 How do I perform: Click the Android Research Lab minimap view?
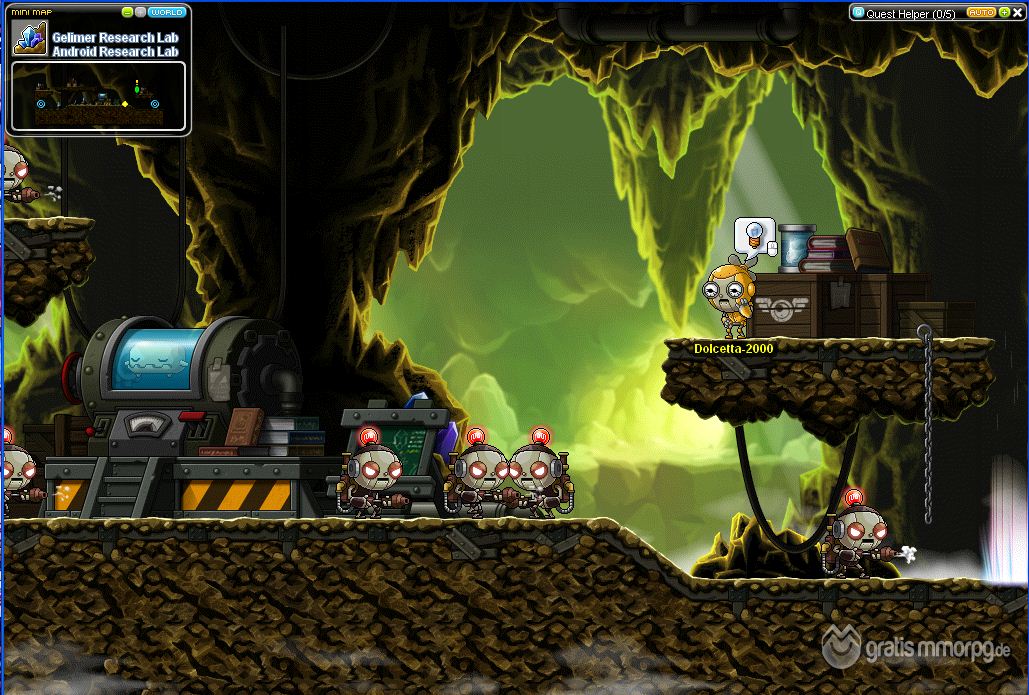(98, 98)
